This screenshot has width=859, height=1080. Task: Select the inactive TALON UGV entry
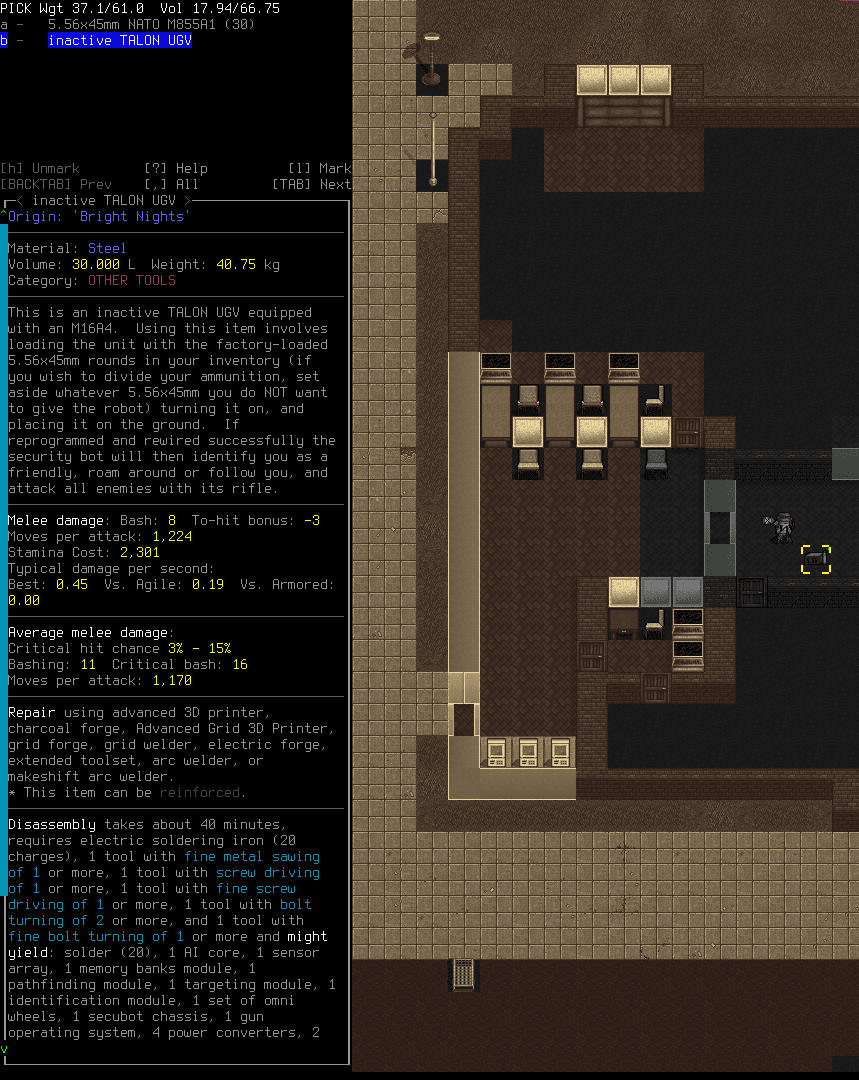coord(120,40)
